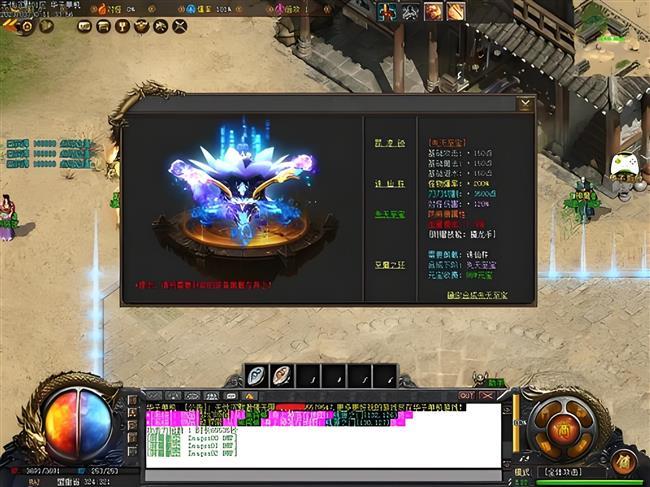
Task: Pick the green highlighted entry in the list
Action: [384, 214]
